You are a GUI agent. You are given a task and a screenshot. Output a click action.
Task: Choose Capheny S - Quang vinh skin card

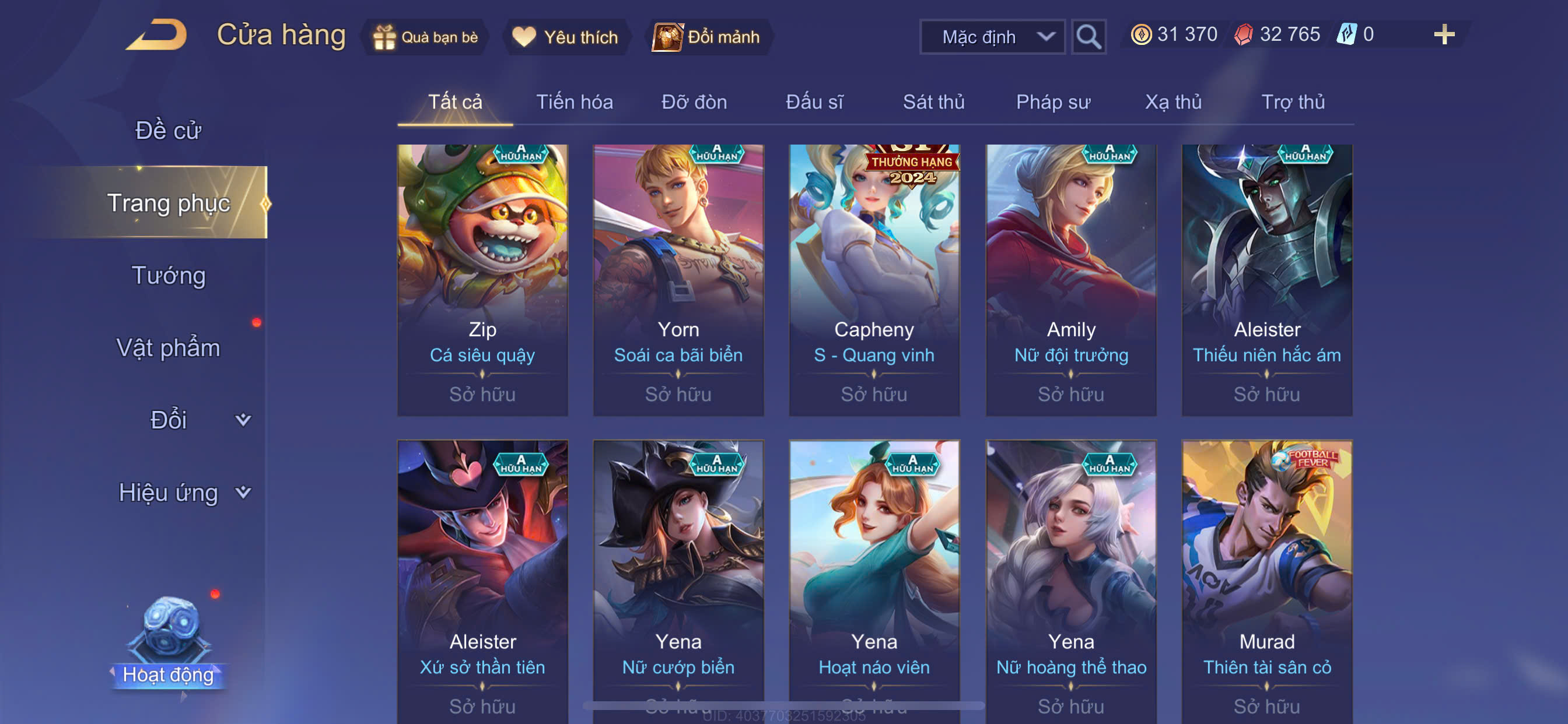tap(874, 280)
